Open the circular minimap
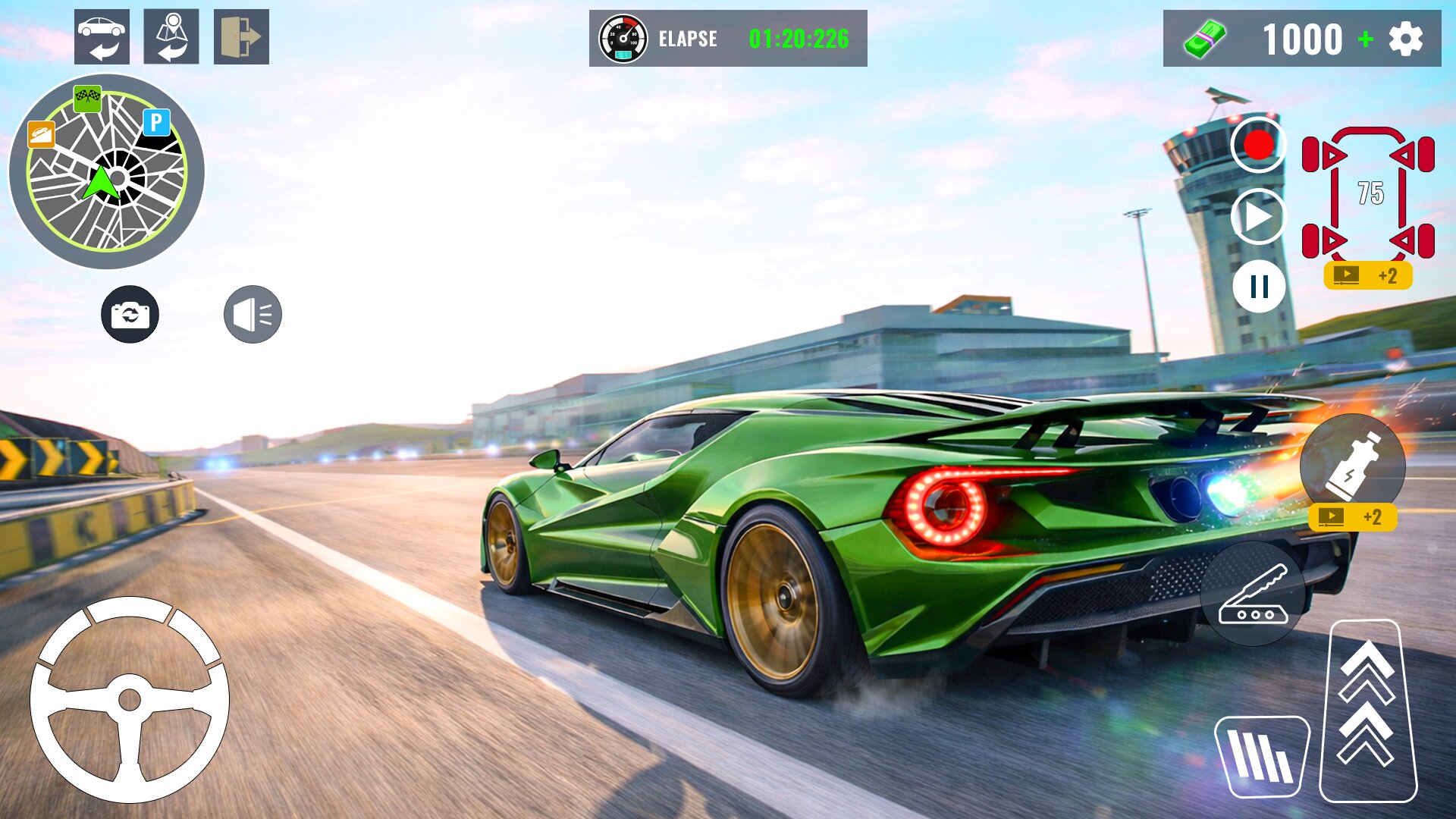1456x819 pixels. tap(106, 172)
